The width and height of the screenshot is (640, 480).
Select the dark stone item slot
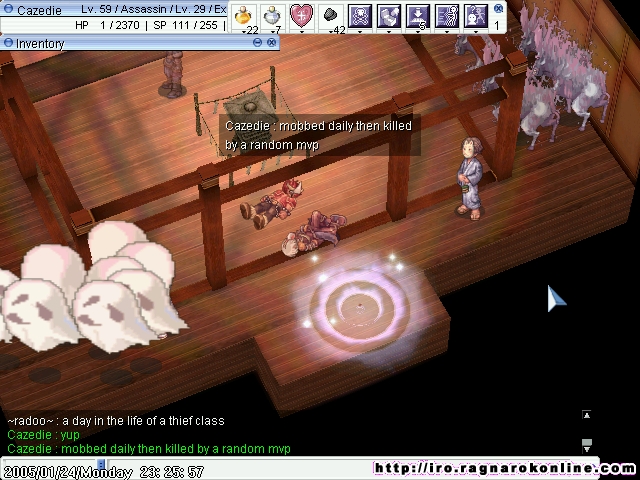click(x=330, y=15)
